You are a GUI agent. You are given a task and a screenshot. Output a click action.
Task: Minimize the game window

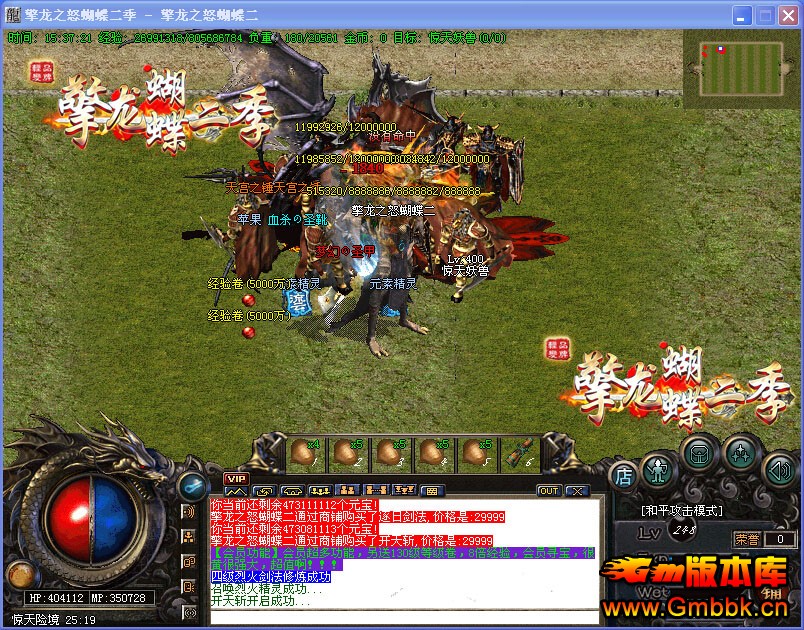pyautogui.click(x=743, y=16)
